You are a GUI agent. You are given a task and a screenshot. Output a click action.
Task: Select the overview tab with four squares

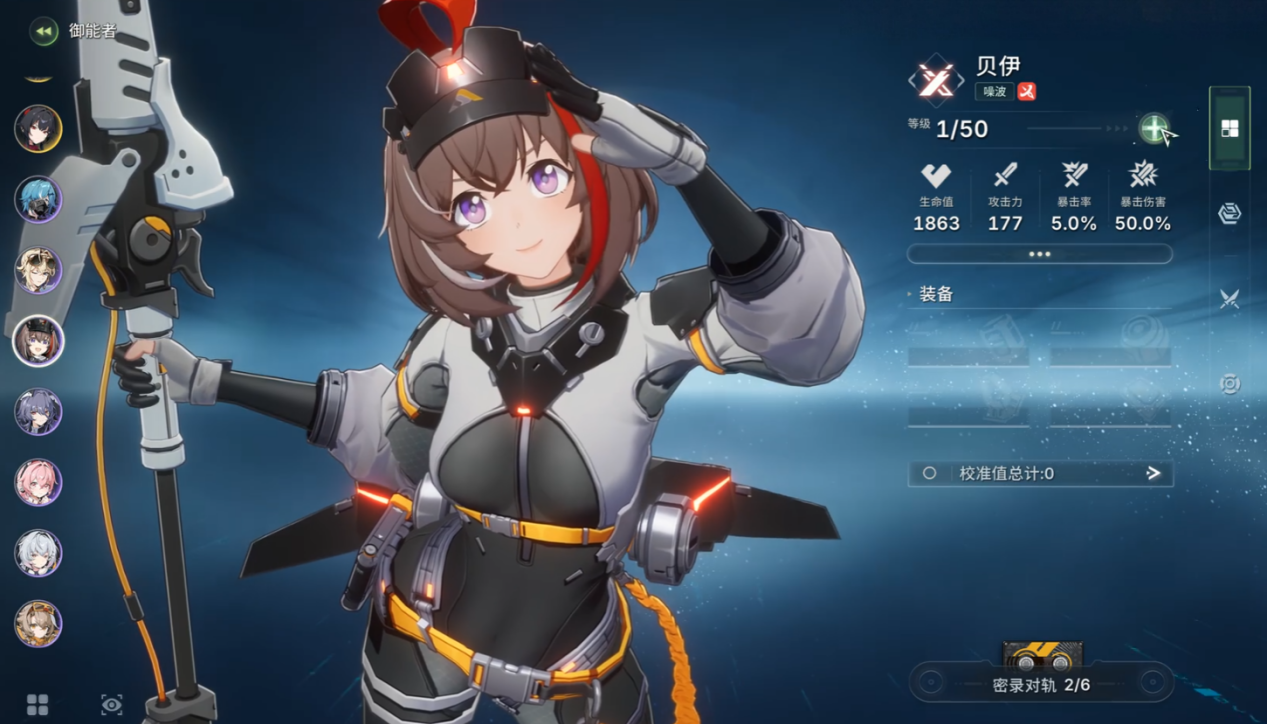click(1230, 128)
